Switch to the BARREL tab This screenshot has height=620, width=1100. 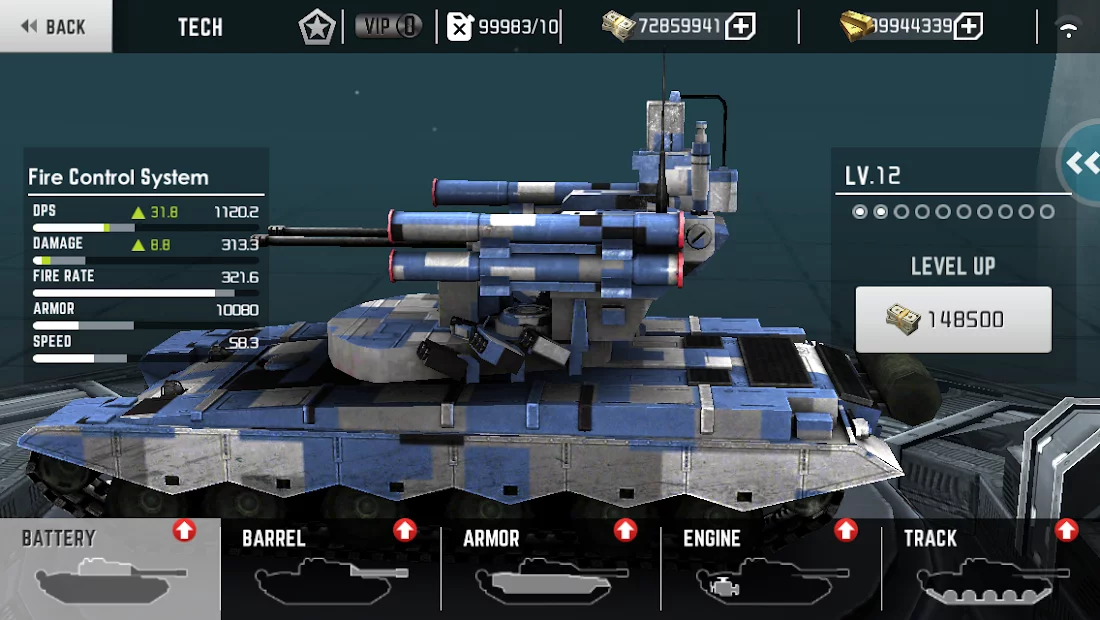(x=330, y=568)
